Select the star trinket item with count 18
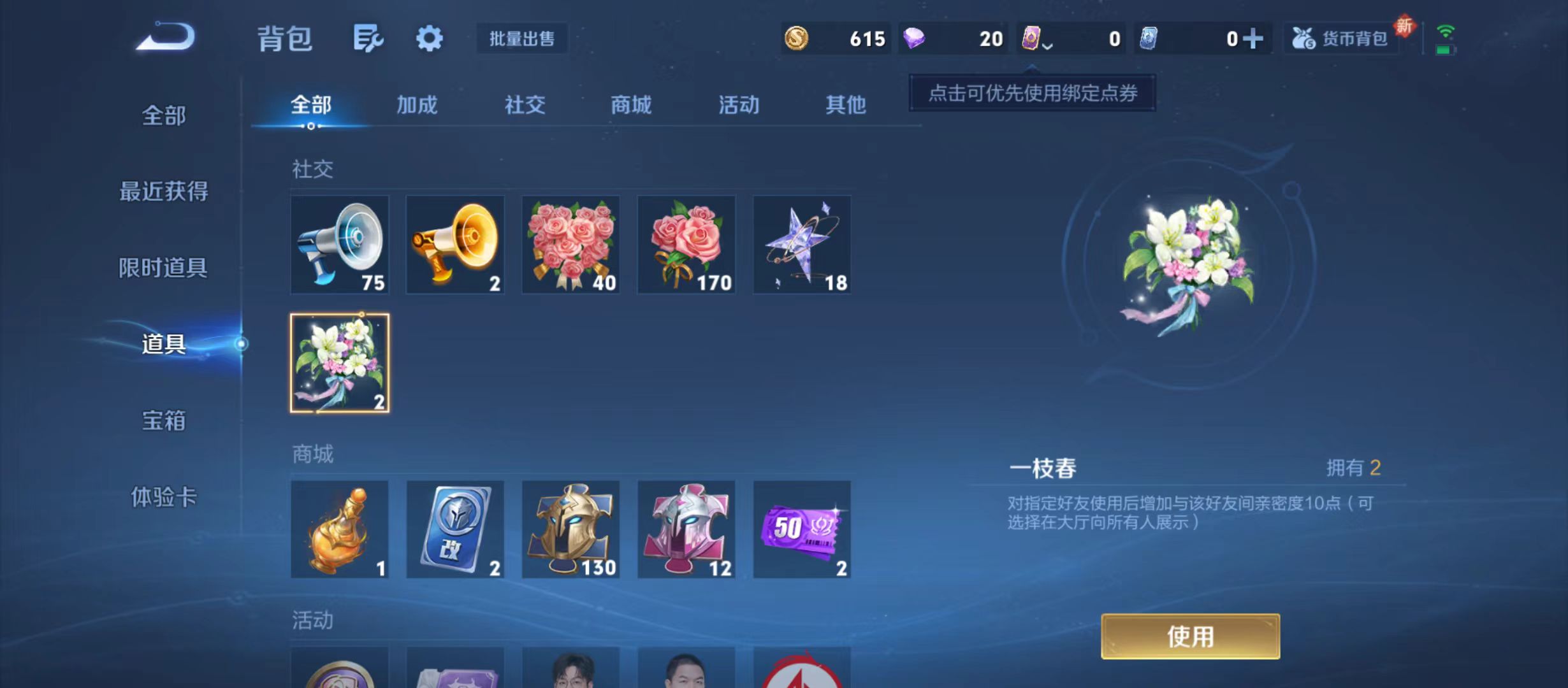 (802, 244)
